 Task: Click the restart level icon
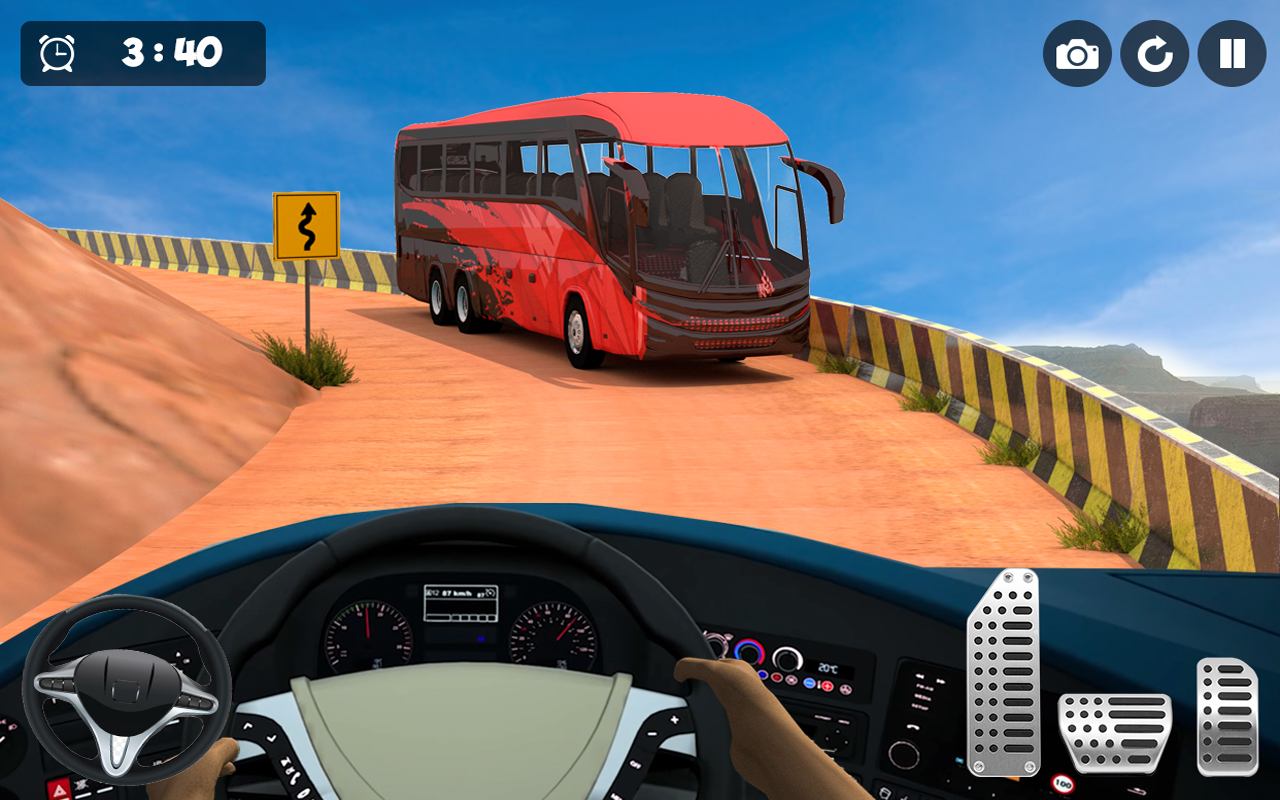pyautogui.click(x=1155, y=54)
